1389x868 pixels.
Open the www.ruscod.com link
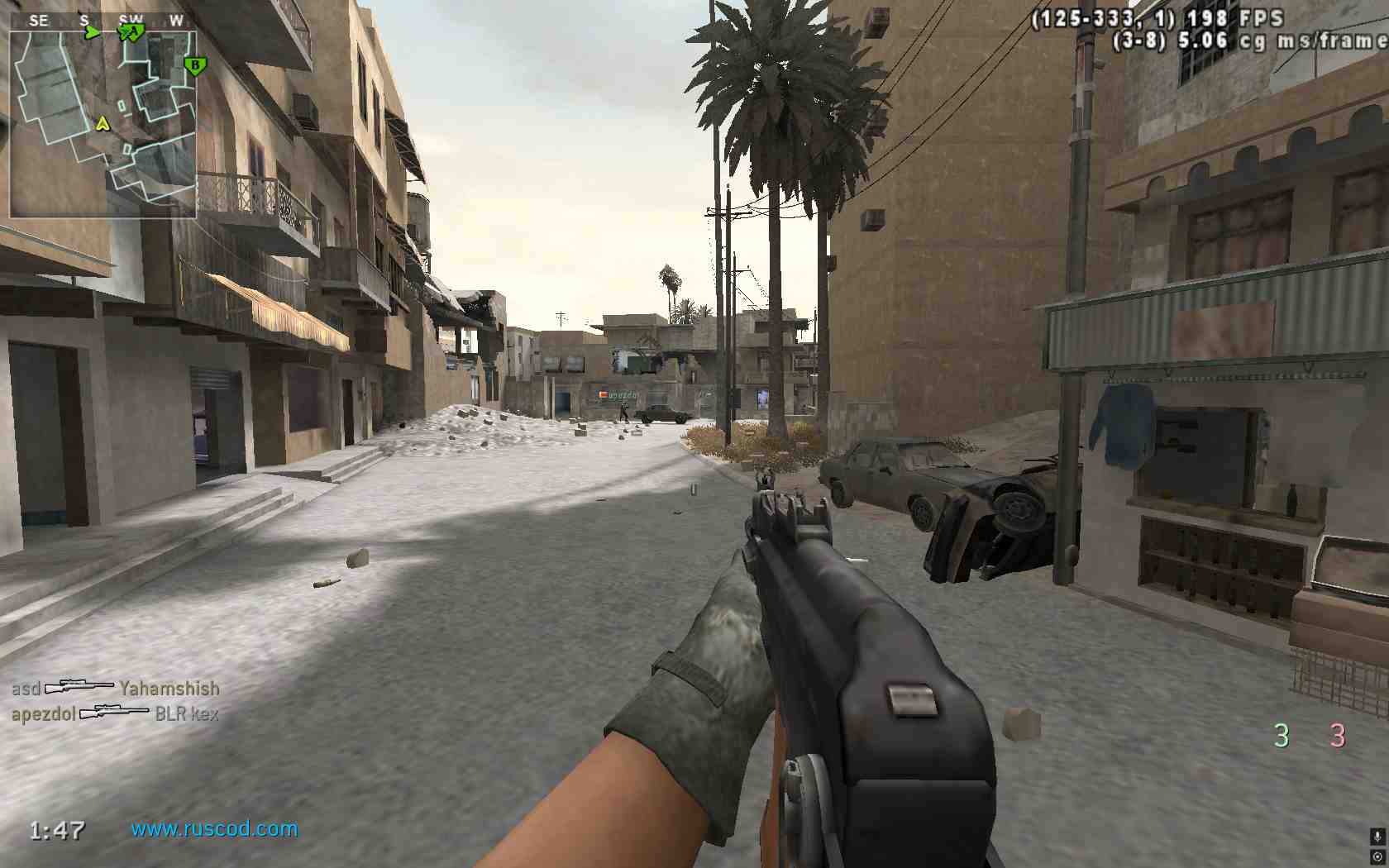[214, 828]
